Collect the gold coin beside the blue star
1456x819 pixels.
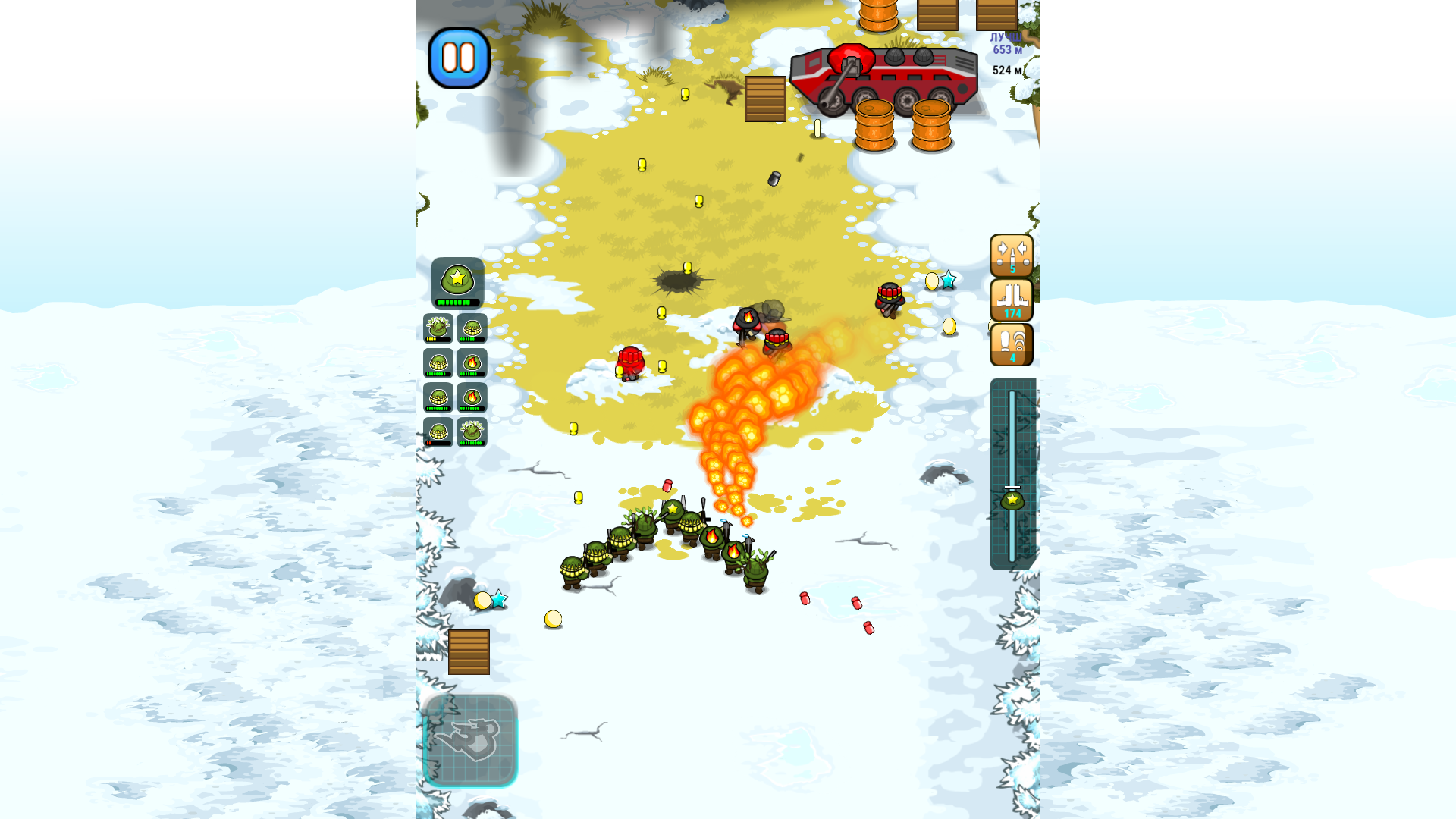tap(482, 601)
